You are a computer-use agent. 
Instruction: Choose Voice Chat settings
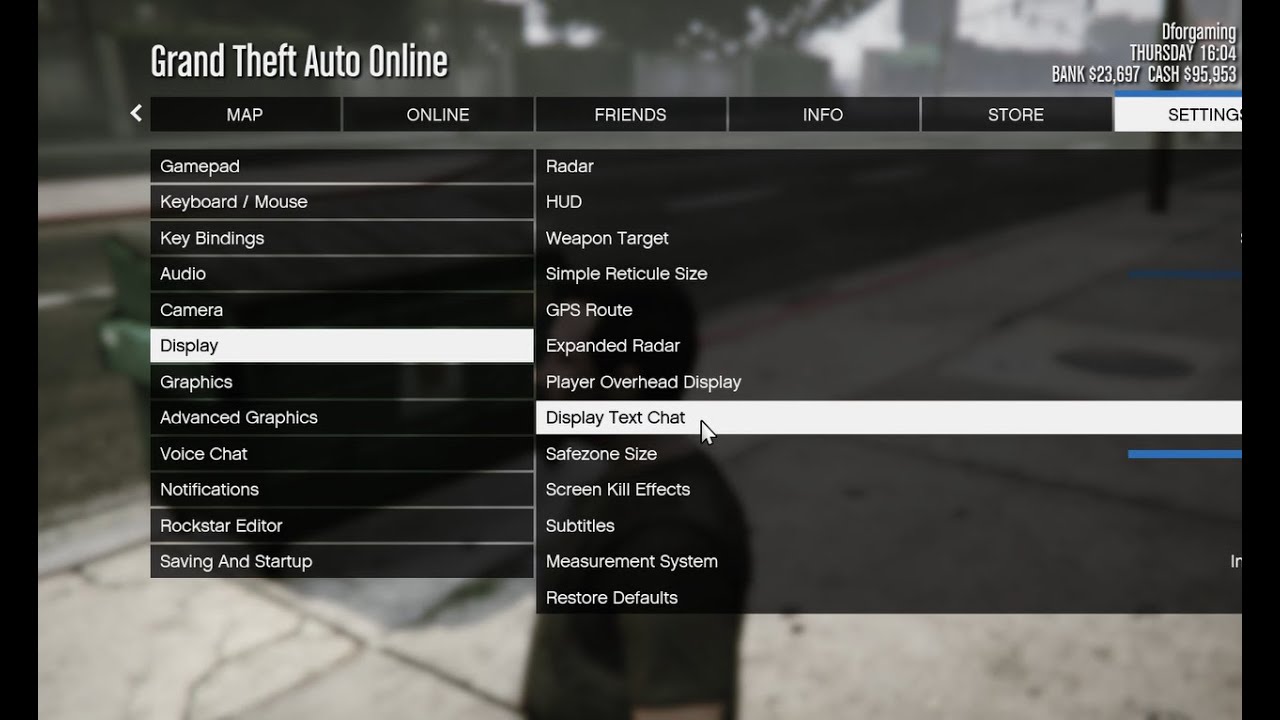(341, 454)
